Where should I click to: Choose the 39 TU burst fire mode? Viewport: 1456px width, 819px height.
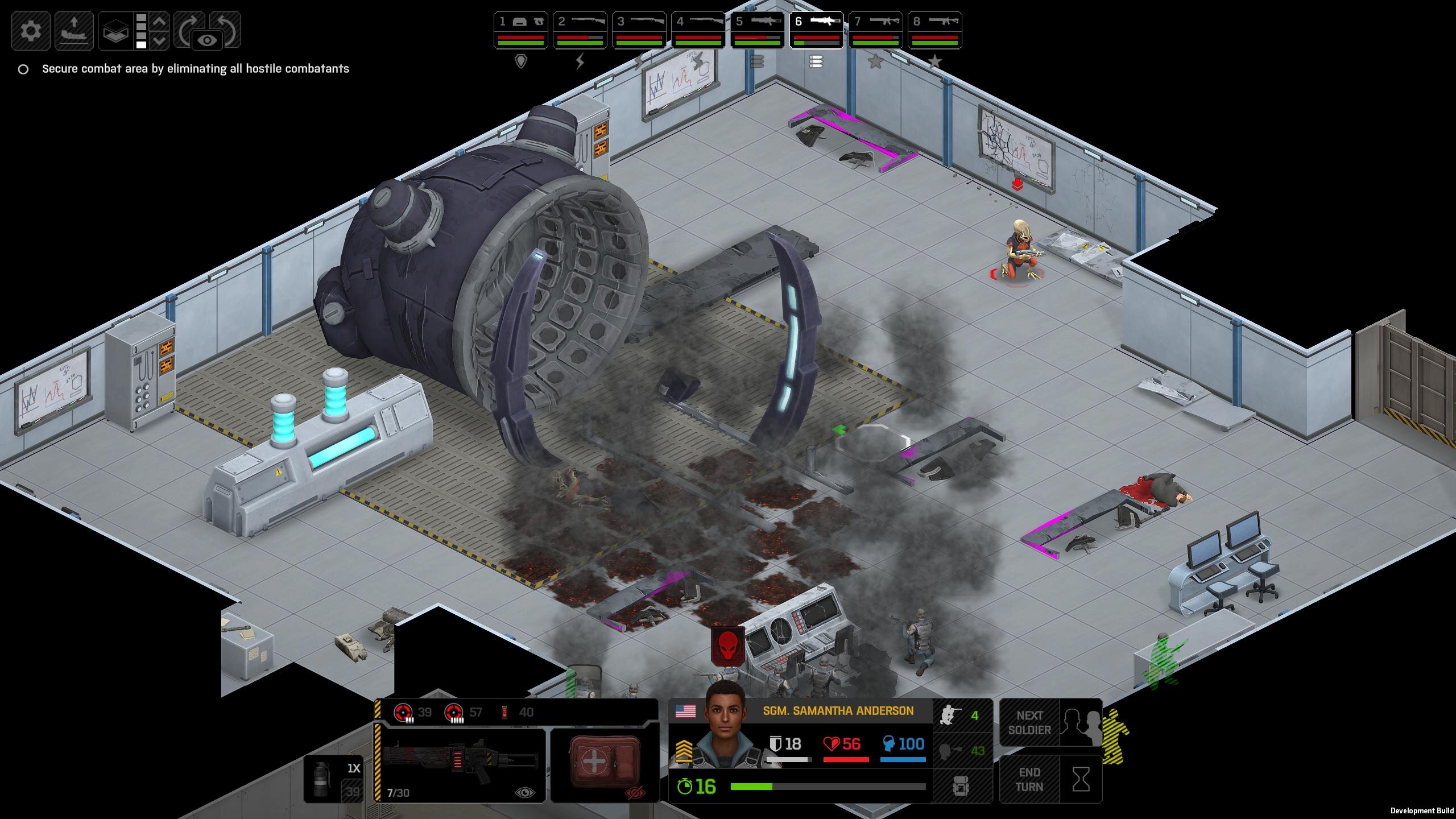coord(413,712)
